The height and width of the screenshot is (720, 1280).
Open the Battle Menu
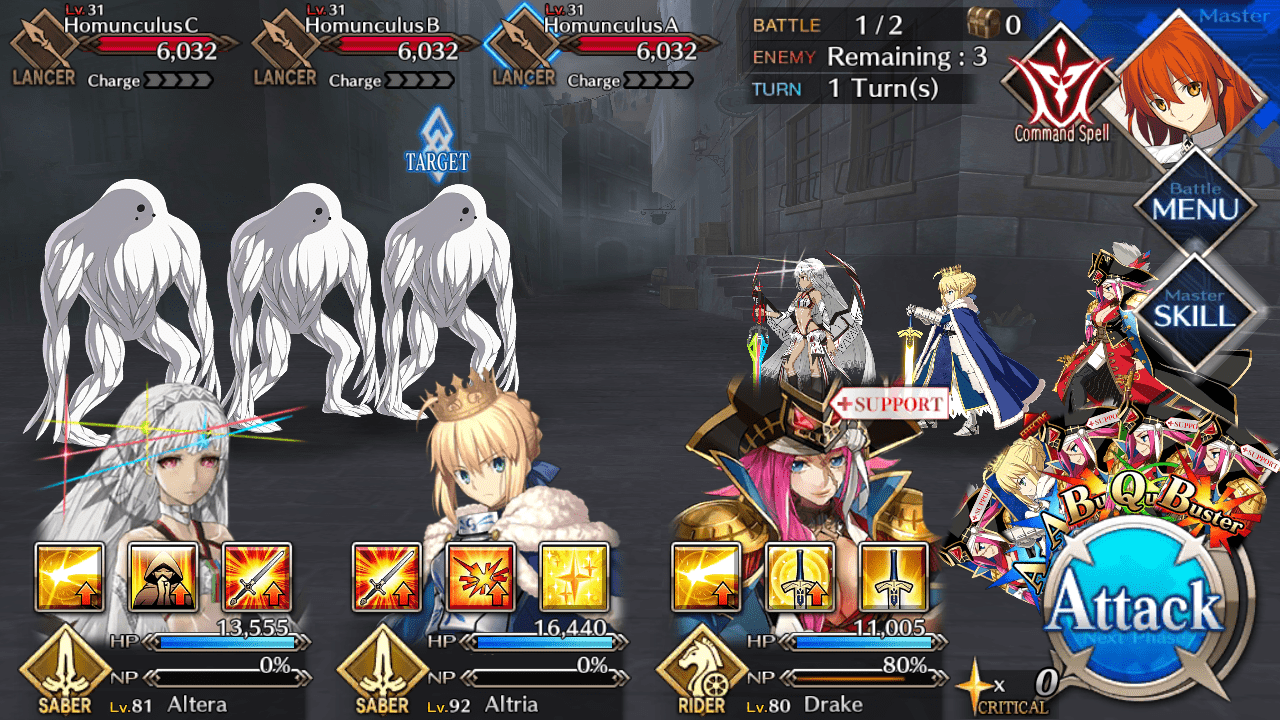[x=1195, y=201]
